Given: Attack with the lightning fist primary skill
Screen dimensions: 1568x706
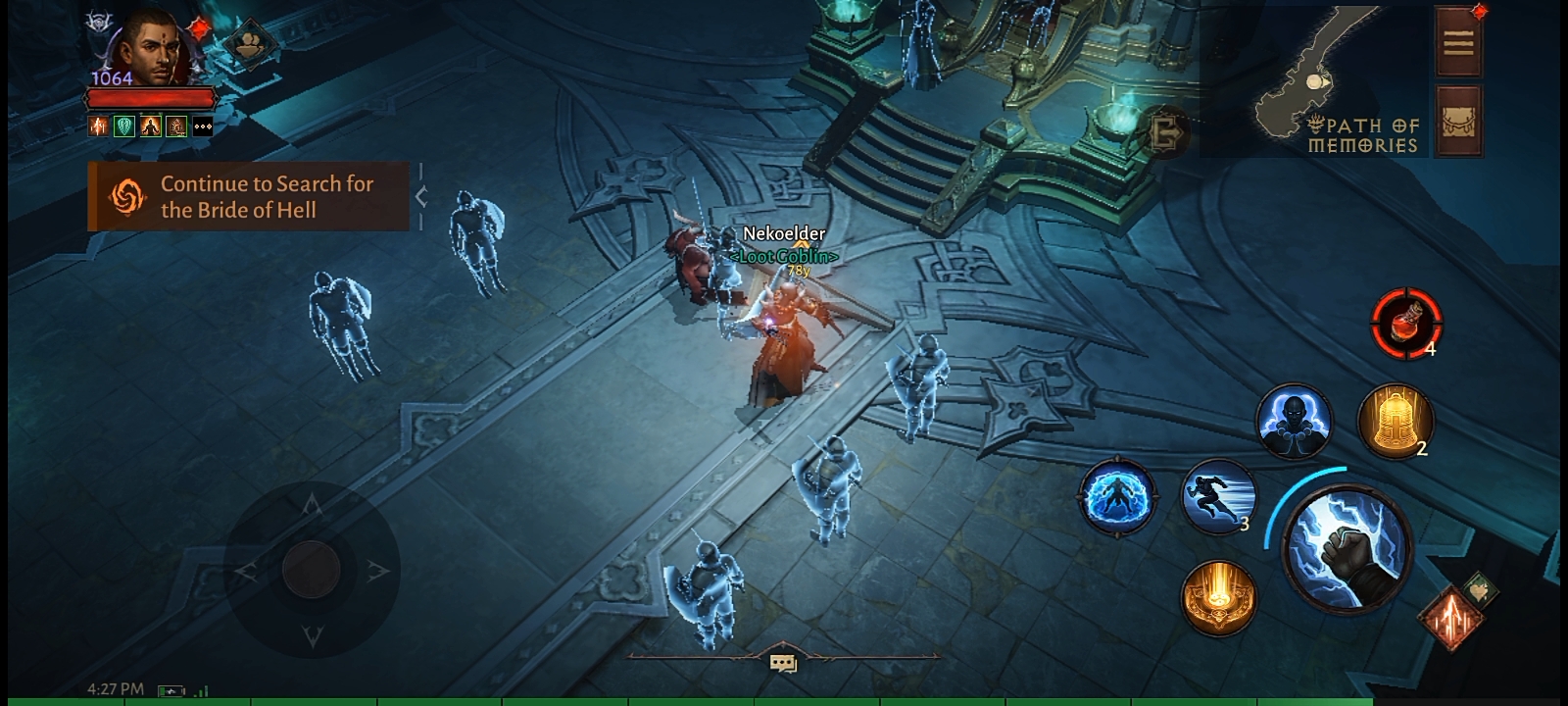Looking at the screenshot, I should pyautogui.click(x=1347, y=547).
